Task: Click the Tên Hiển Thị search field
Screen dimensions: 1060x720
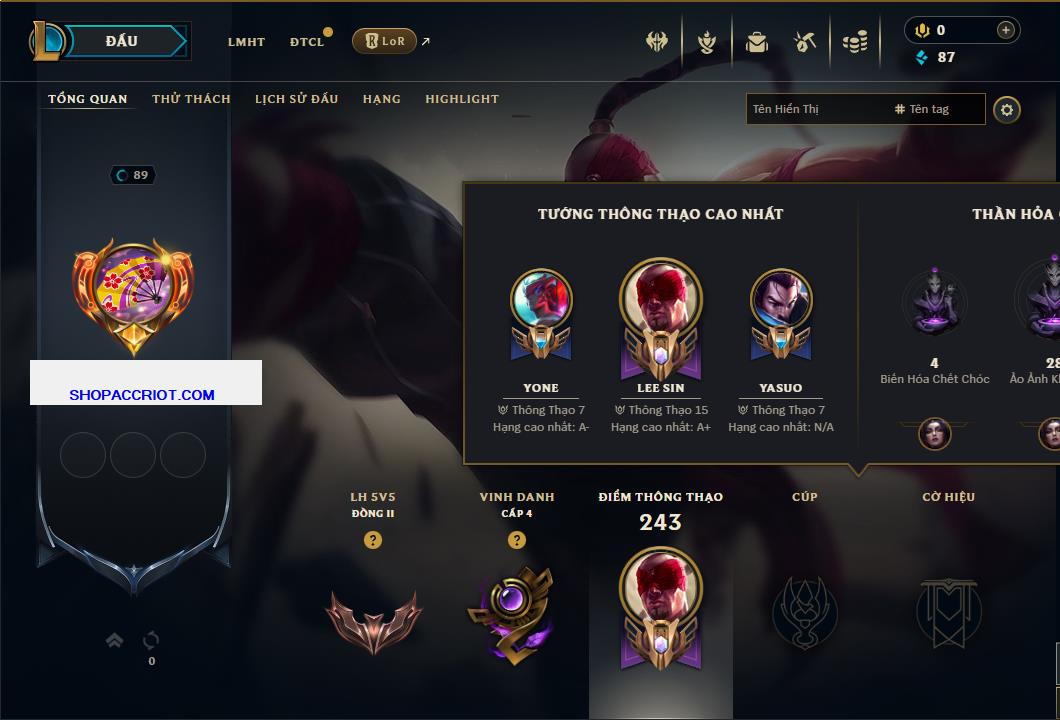Action: pos(815,109)
